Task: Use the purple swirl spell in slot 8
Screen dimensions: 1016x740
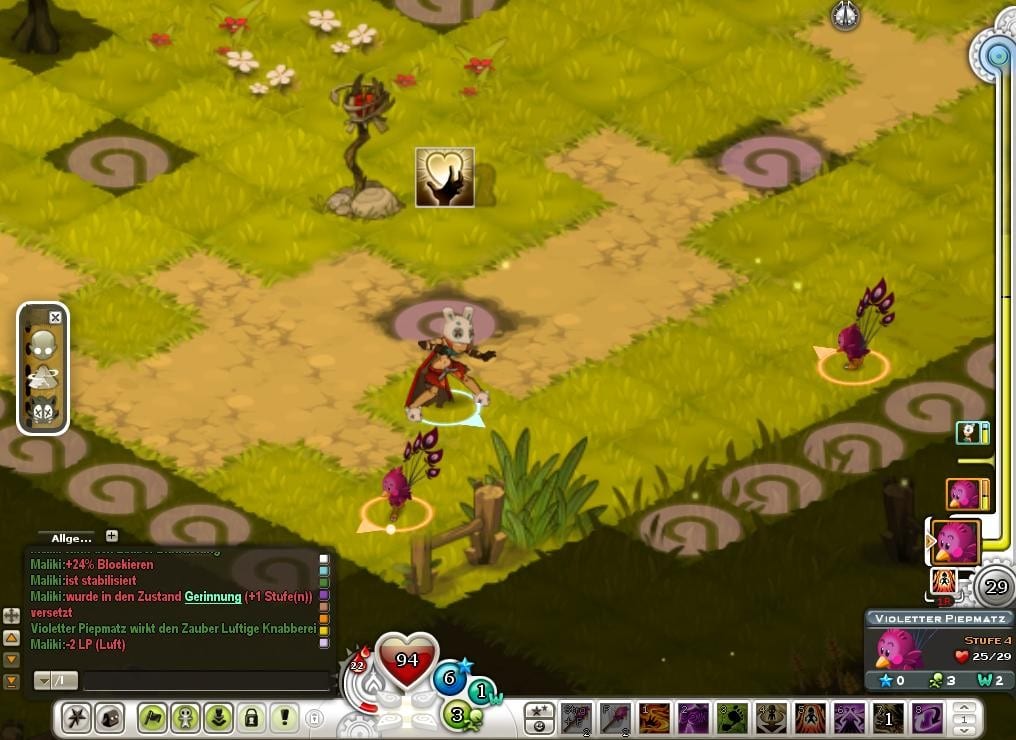Action: [x=927, y=718]
